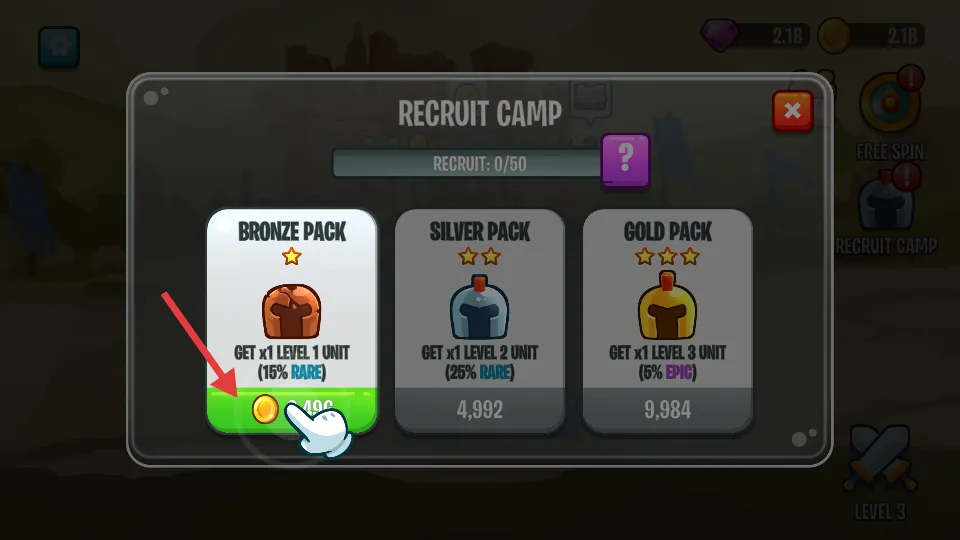The height and width of the screenshot is (540, 960).
Task: Open the settings gear button
Action: point(59,47)
